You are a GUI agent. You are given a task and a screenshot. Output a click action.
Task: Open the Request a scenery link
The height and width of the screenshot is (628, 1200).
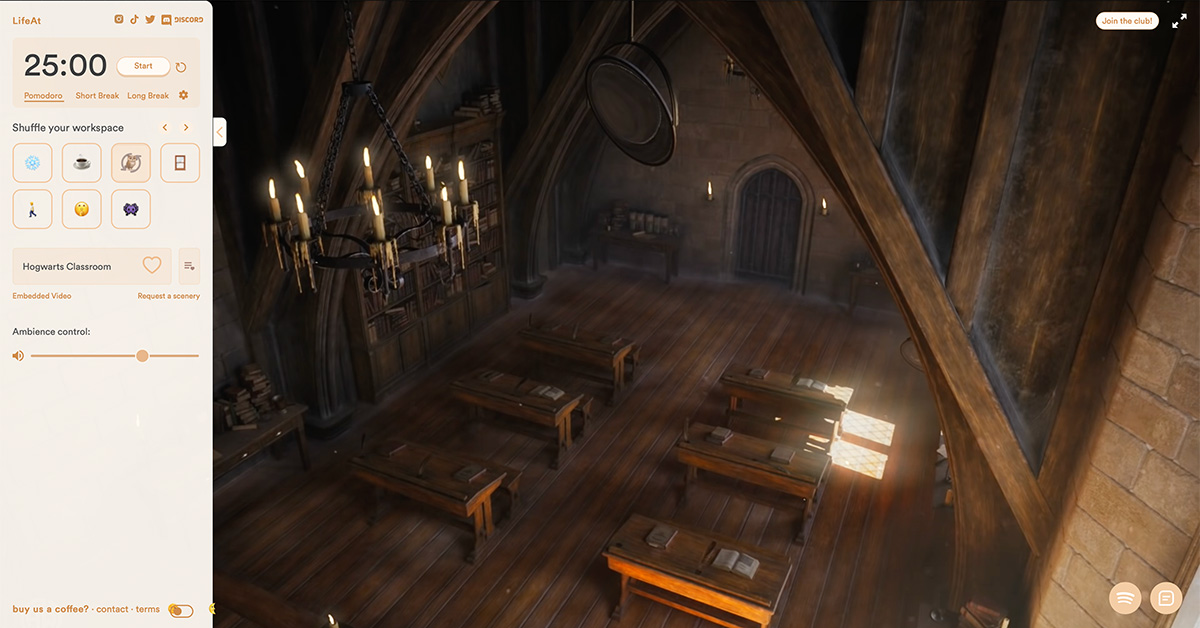[169, 296]
